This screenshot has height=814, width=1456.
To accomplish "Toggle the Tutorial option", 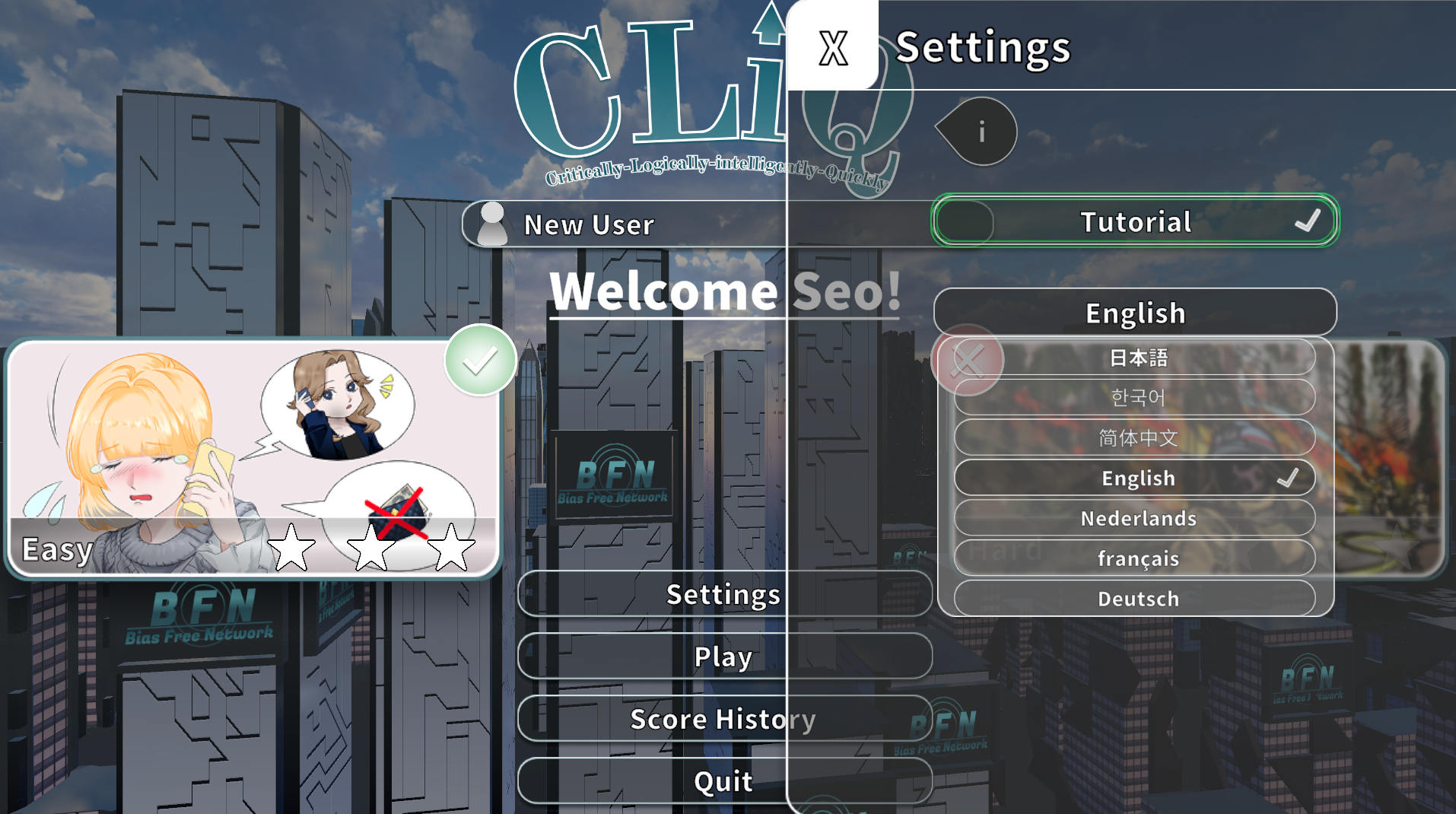I will tap(1135, 221).
